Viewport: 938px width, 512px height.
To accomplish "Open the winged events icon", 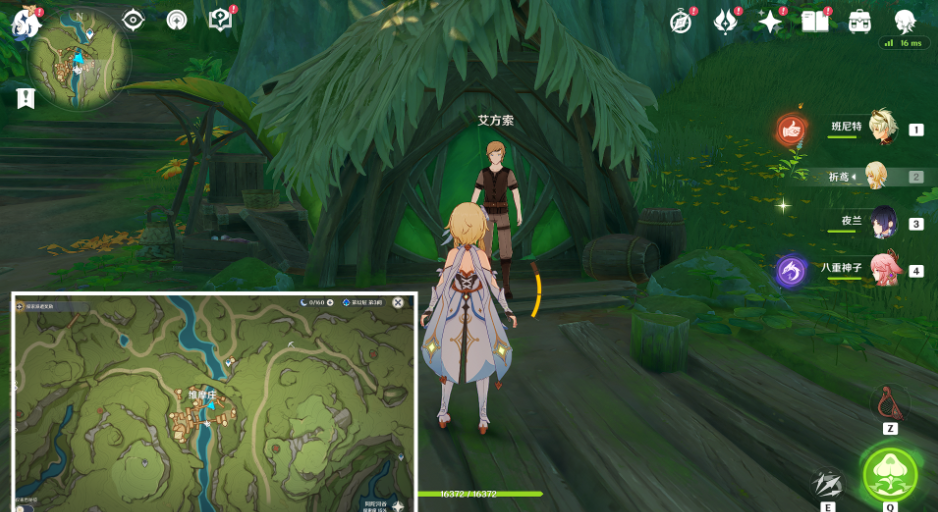I will pyautogui.click(x=725, y=22).
